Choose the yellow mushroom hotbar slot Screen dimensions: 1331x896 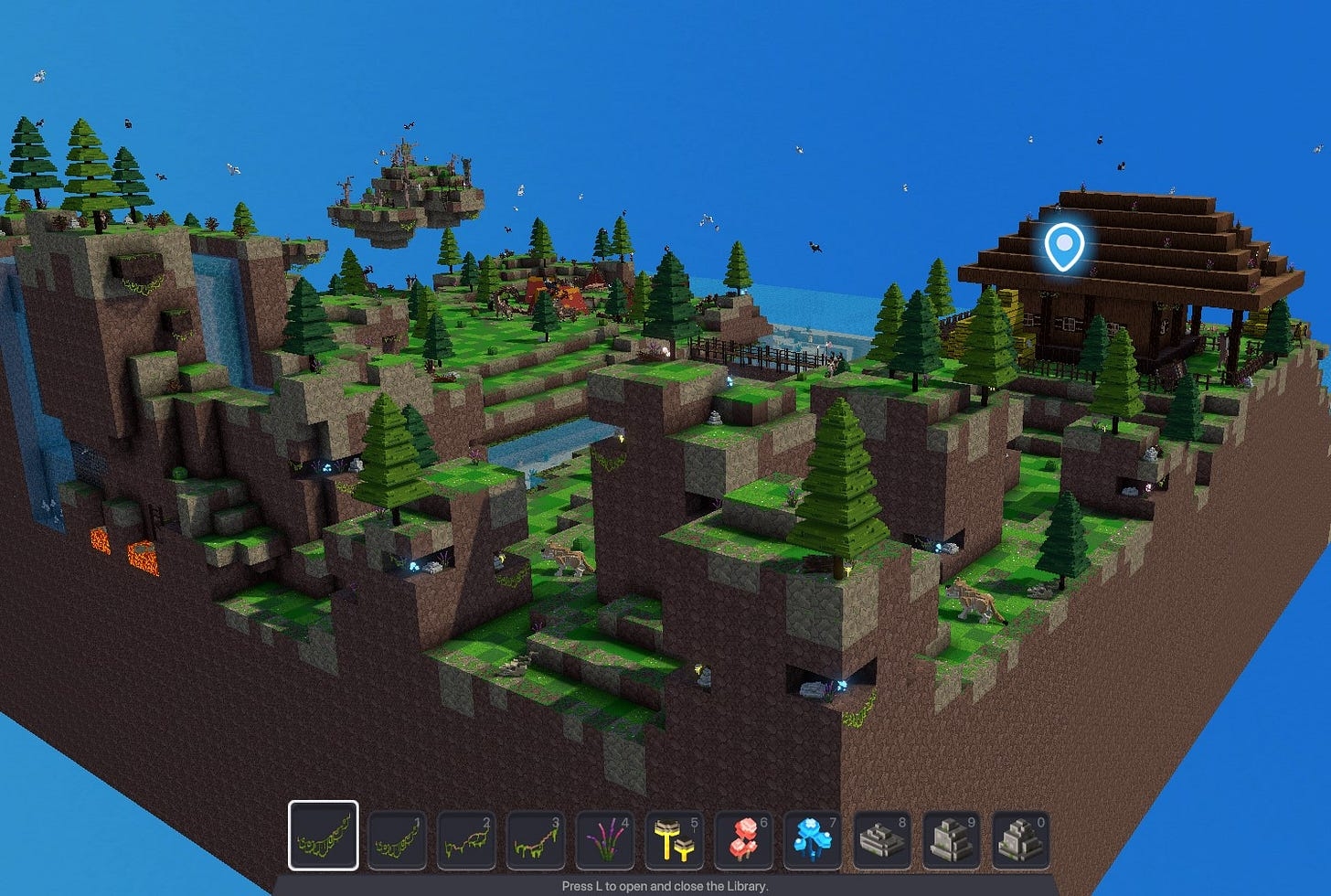pyautogui.click(x=676, y=839)
